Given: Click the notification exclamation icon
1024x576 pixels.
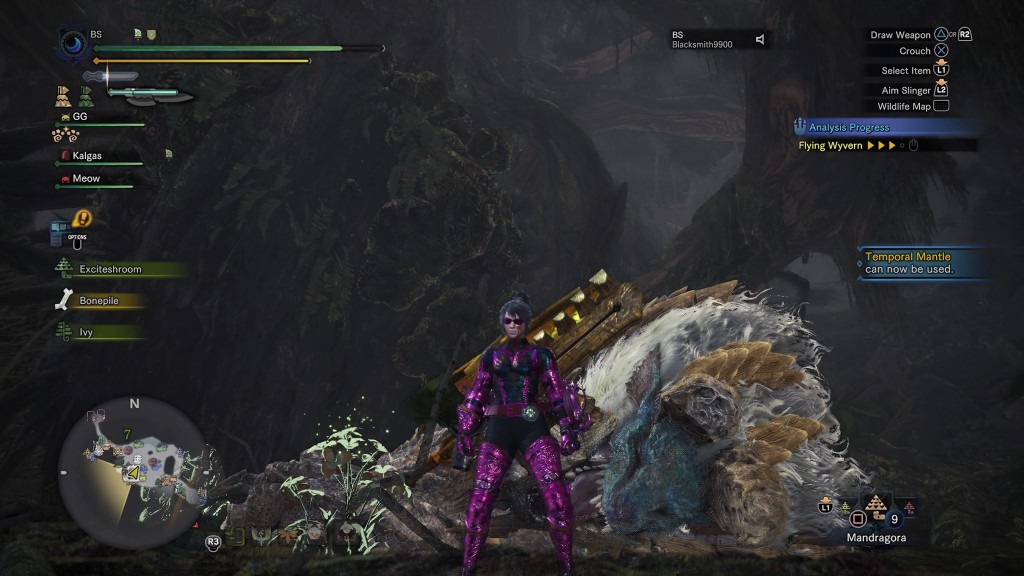Looking at the screenshot, I should coord(83,217).
